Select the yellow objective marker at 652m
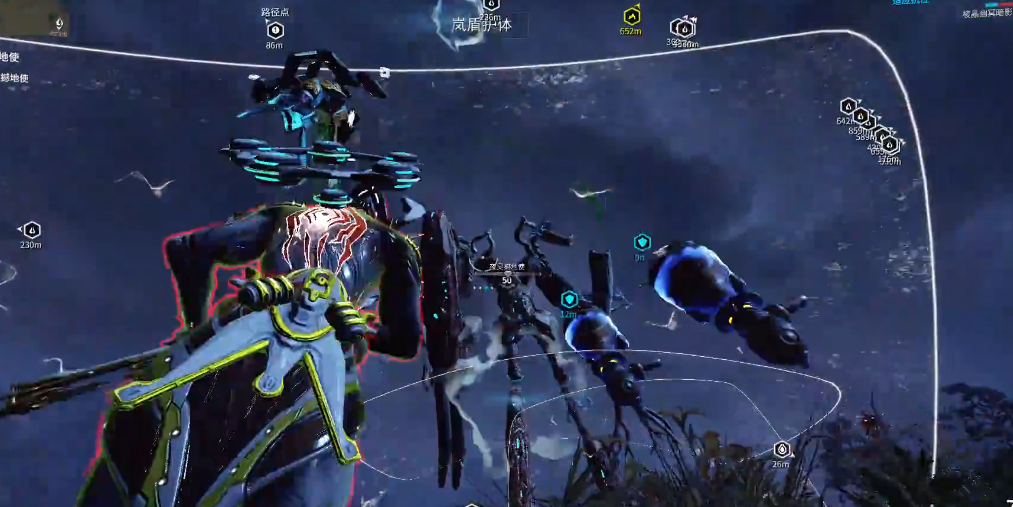The width and height of the screenshot is (1013, 507). pos(631,16)
